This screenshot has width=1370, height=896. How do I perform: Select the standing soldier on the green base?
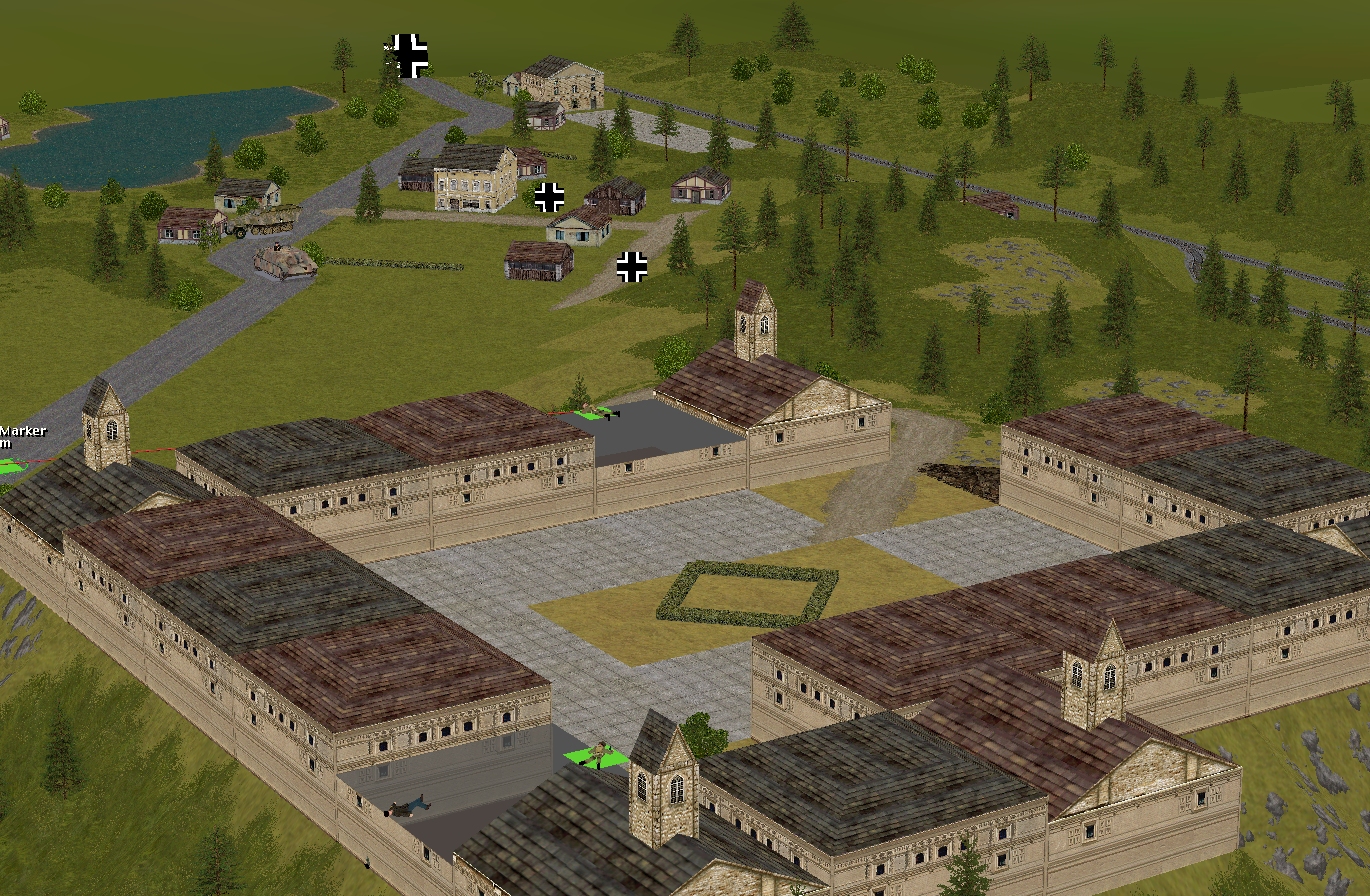point(600,753)
